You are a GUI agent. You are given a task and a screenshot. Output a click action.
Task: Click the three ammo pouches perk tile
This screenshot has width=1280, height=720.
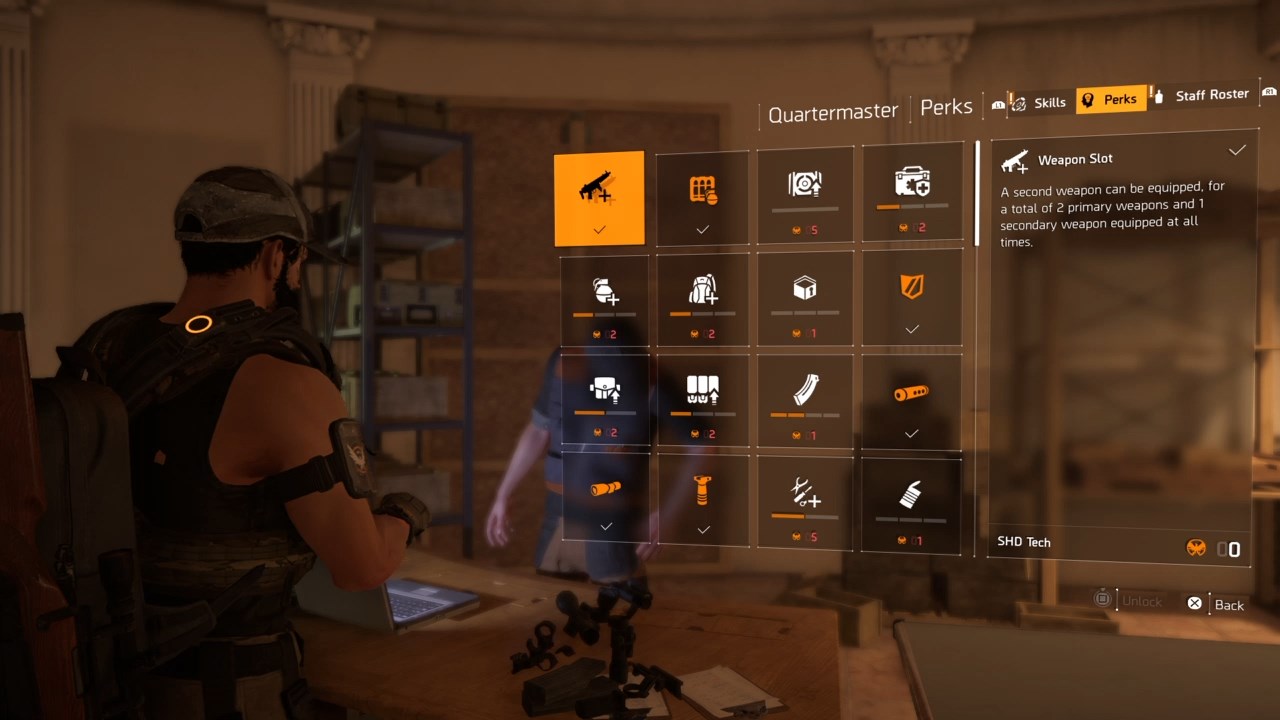pyautogui.click(x=703, y=400)
